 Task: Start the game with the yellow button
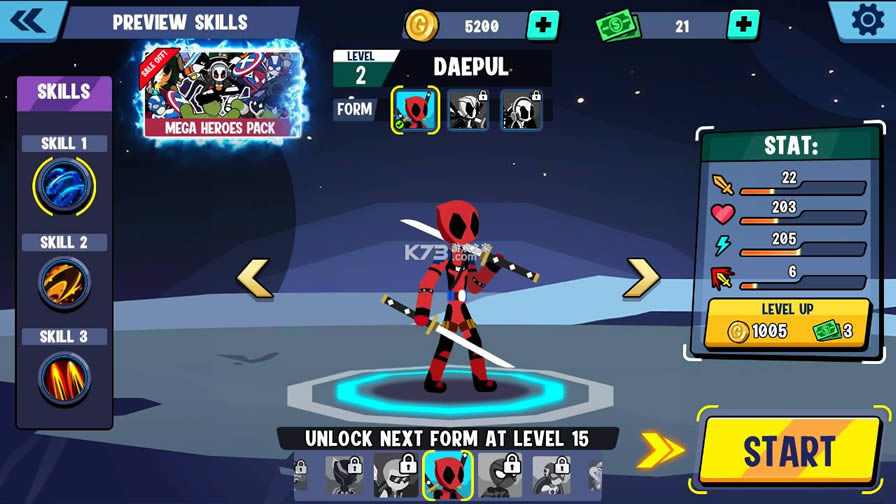790,451
